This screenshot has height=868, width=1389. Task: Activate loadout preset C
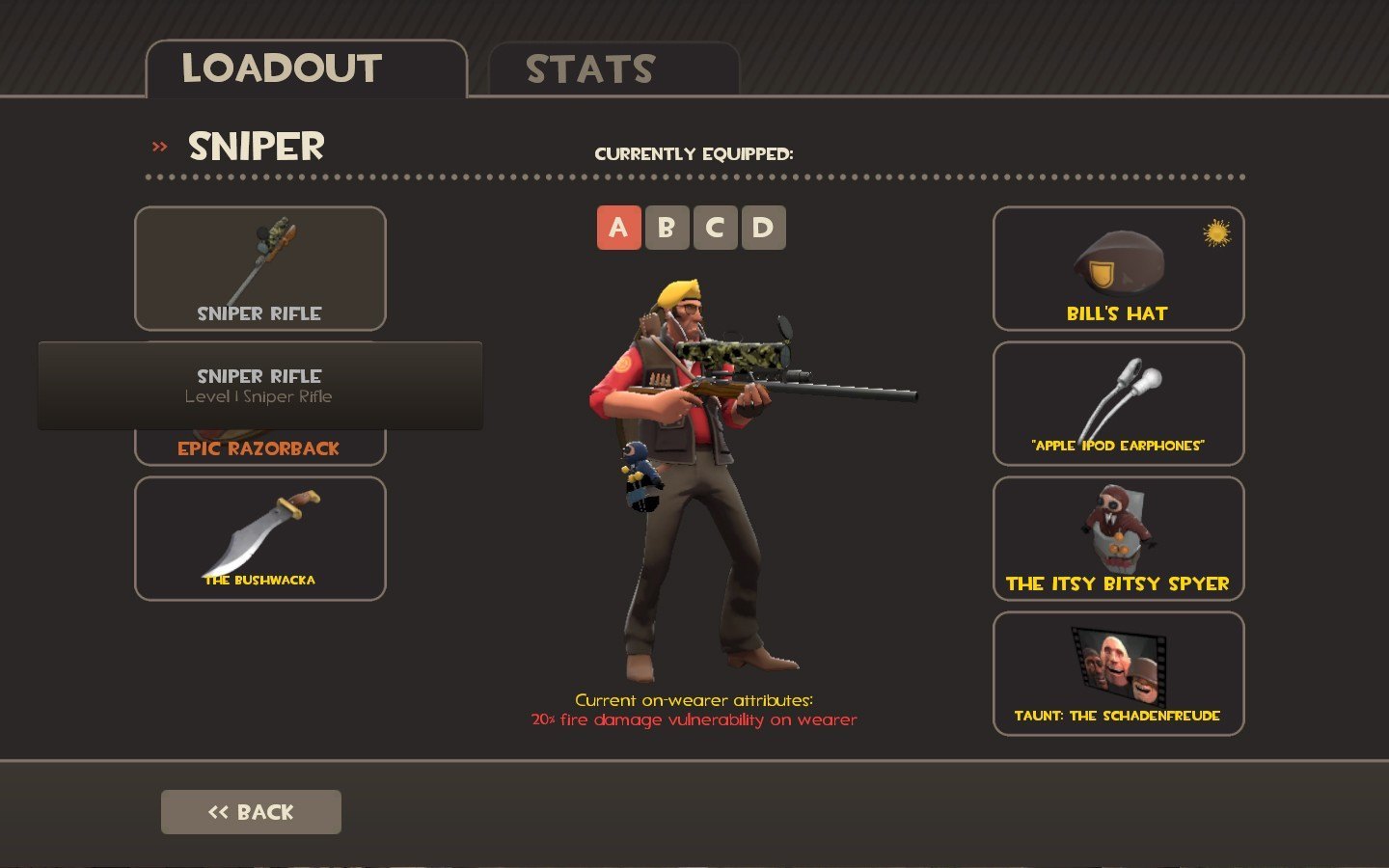[715, 228]
